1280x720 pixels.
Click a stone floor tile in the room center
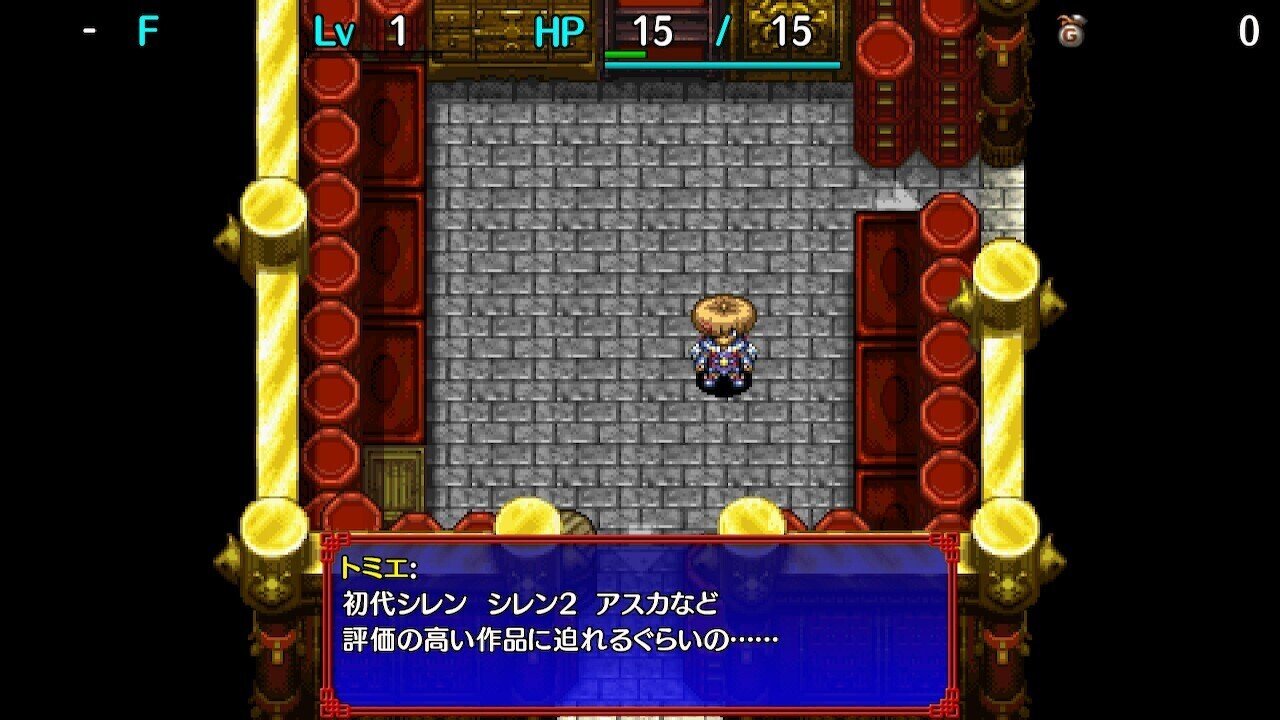click(x=600, y=250)
